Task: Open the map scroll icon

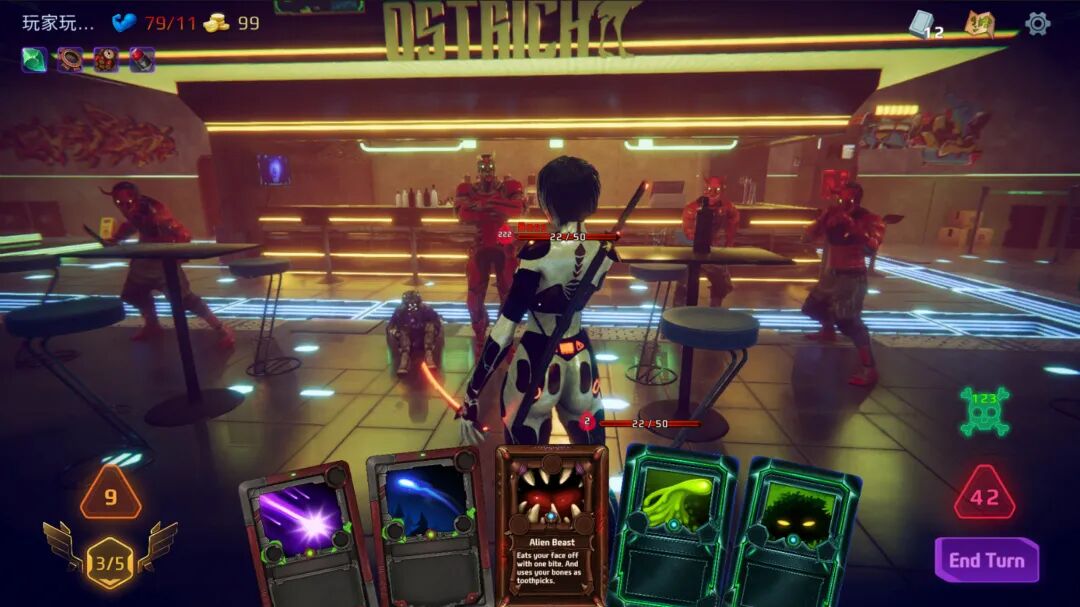Action: (979, 23)
